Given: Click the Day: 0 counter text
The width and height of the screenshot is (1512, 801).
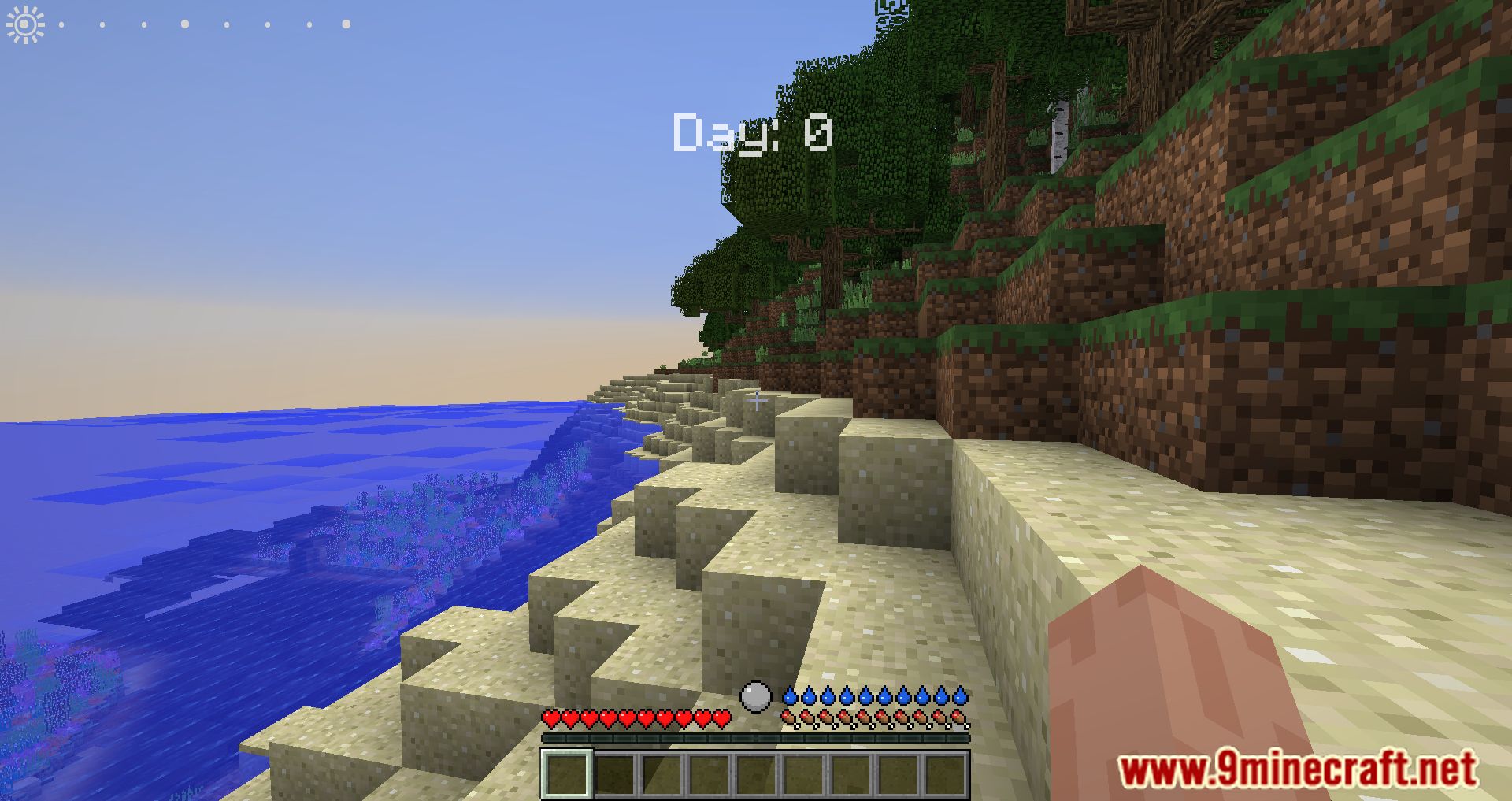Looking at the screenshot, I should [752, 132].
